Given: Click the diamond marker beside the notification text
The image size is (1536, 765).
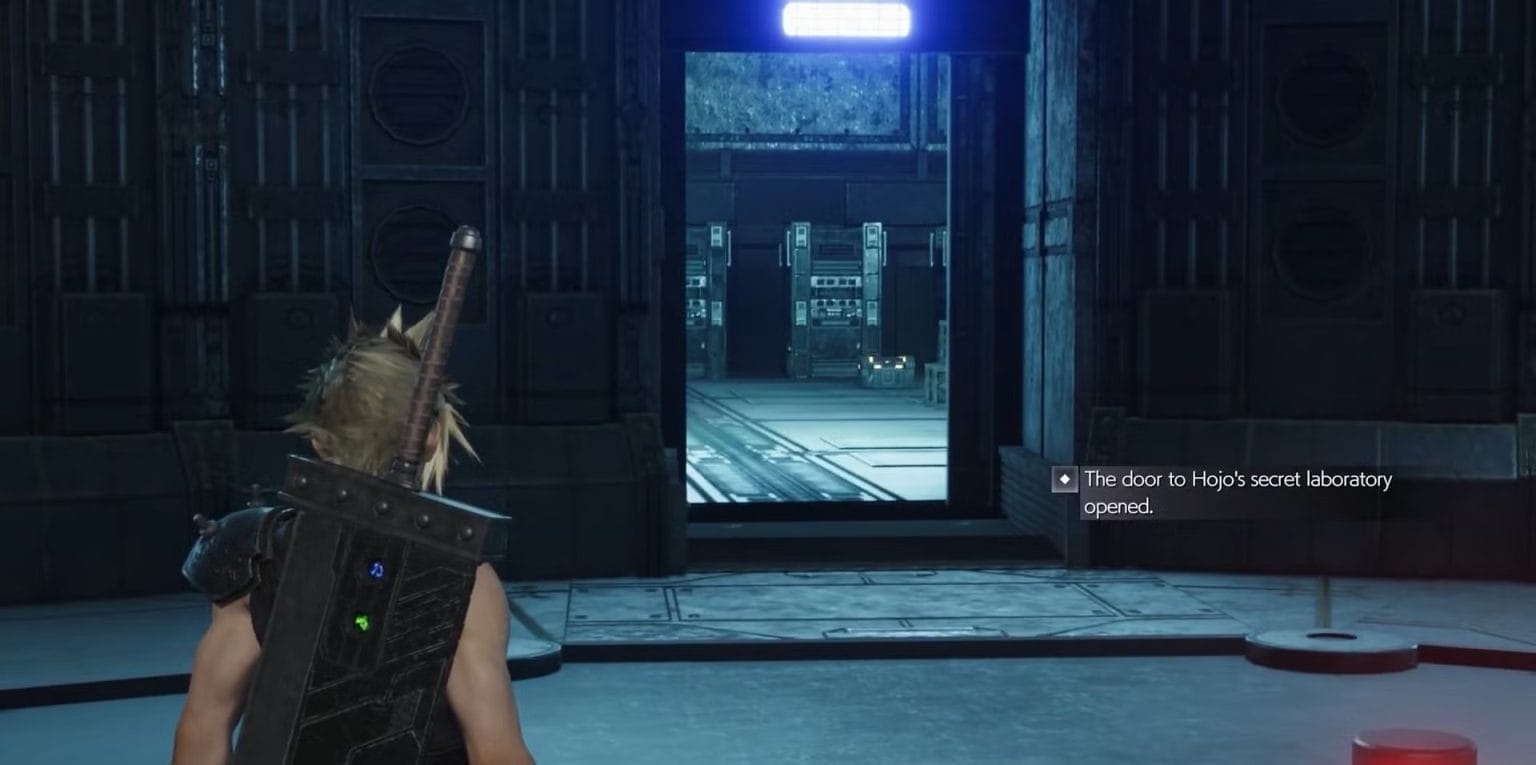Looking at the screenshot, I should tap(1066, 480).
